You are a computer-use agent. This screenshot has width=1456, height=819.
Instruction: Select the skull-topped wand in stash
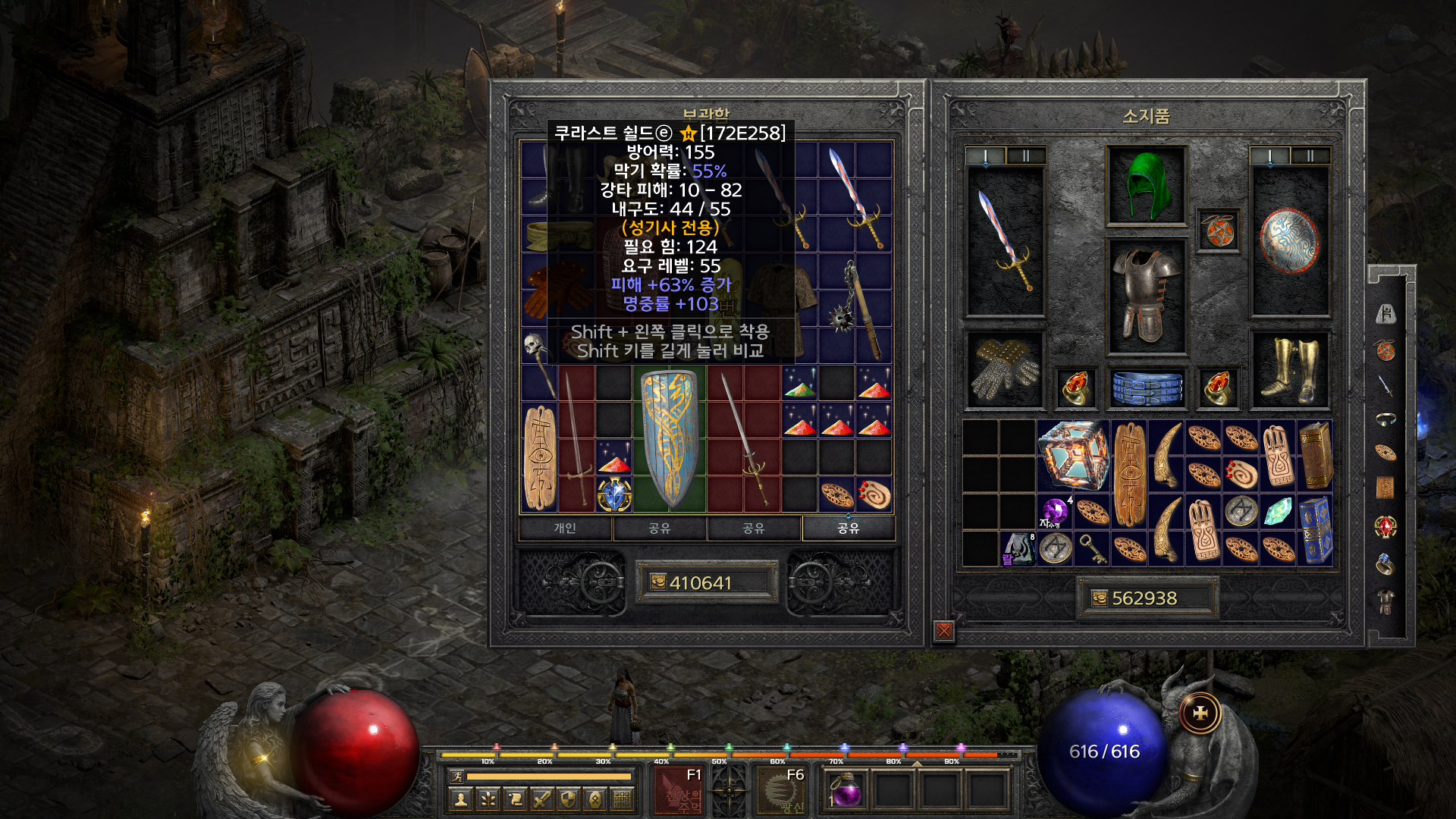tap(538, 362)
